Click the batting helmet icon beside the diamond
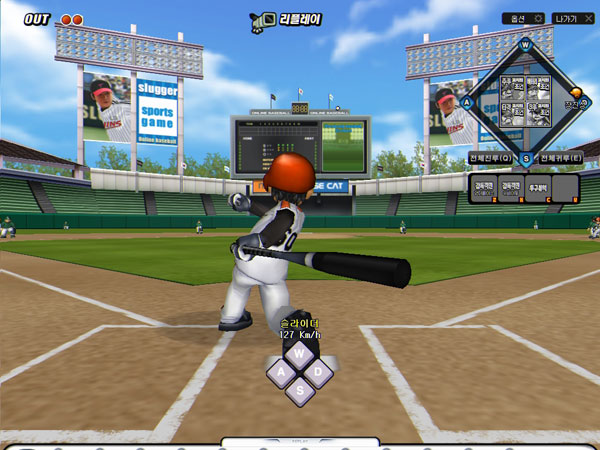The image size is (600, 450). point(574,92)
